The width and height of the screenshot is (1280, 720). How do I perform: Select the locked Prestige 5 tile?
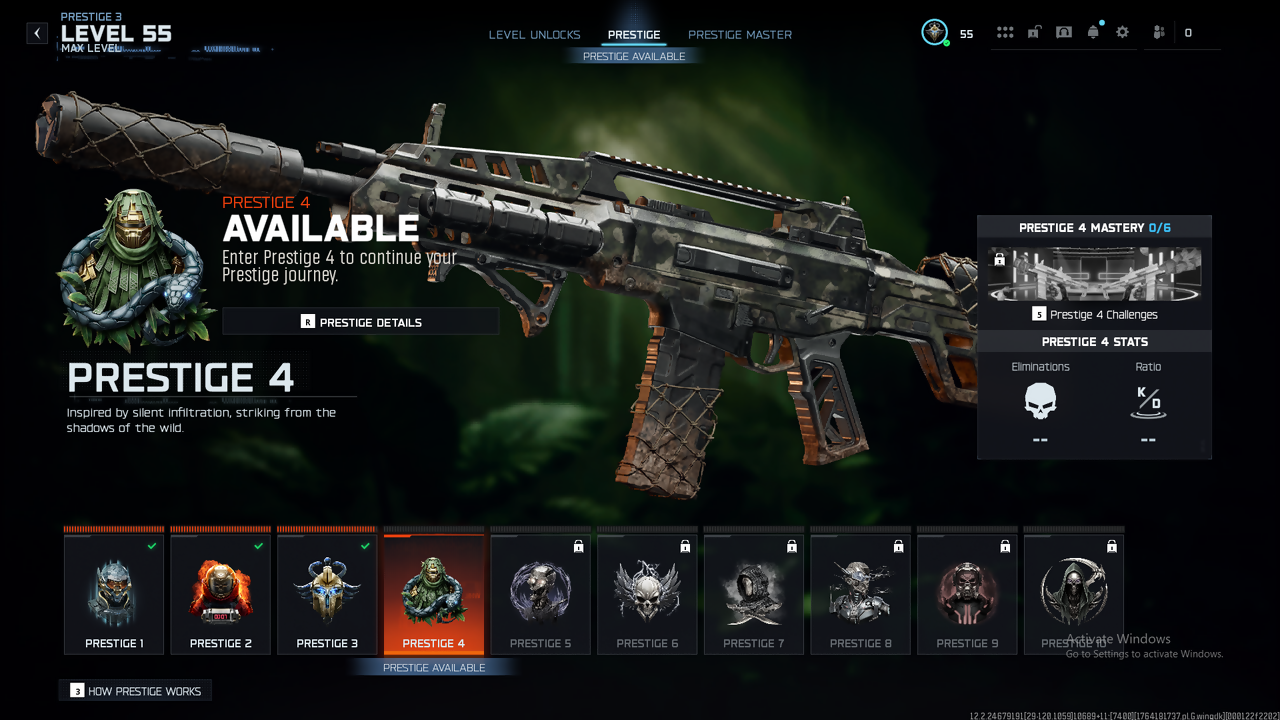tap(540, 595)
